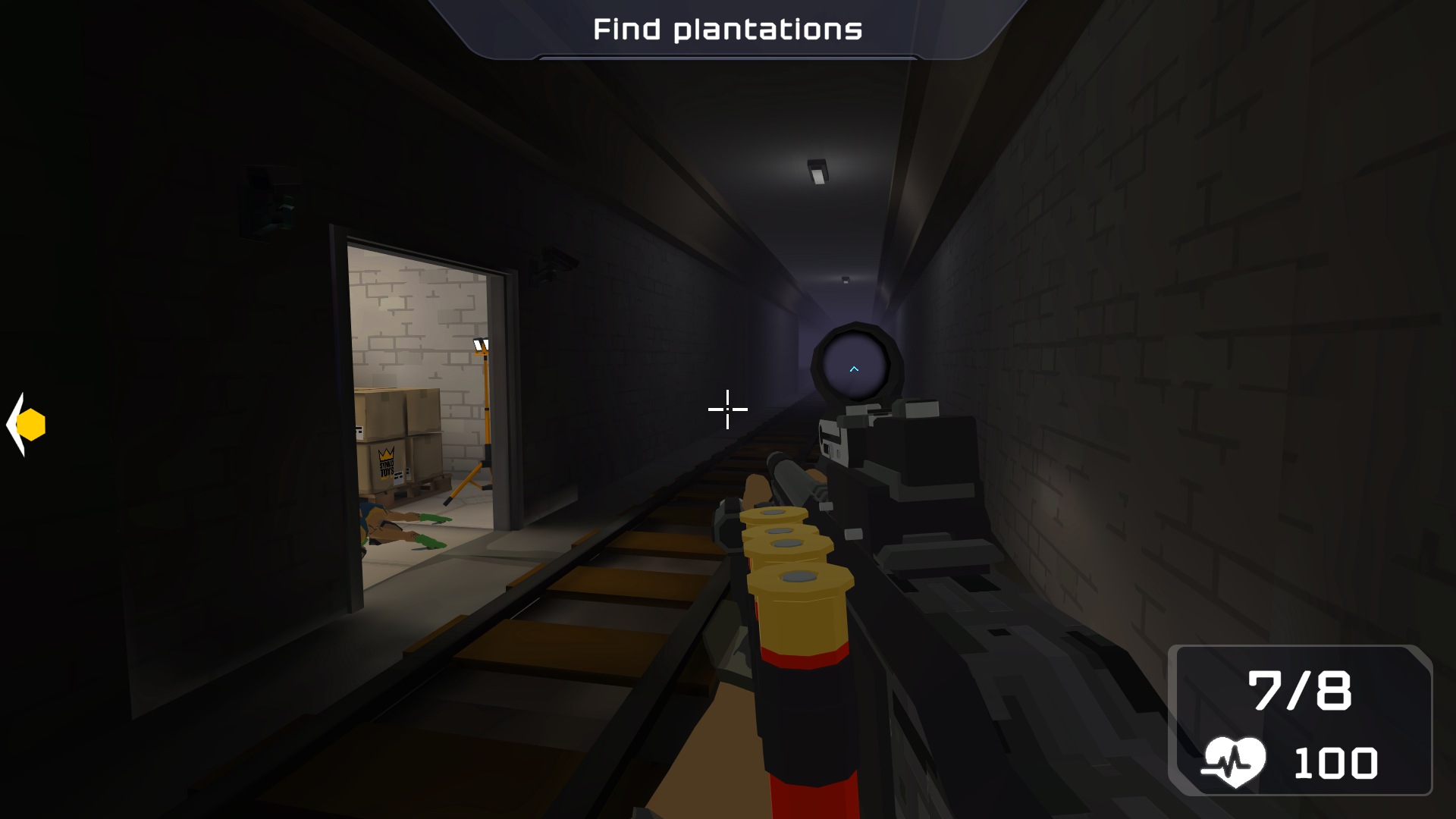Click the body lying near the pallet
This screenshot has width=1456, height=819.
387,531
